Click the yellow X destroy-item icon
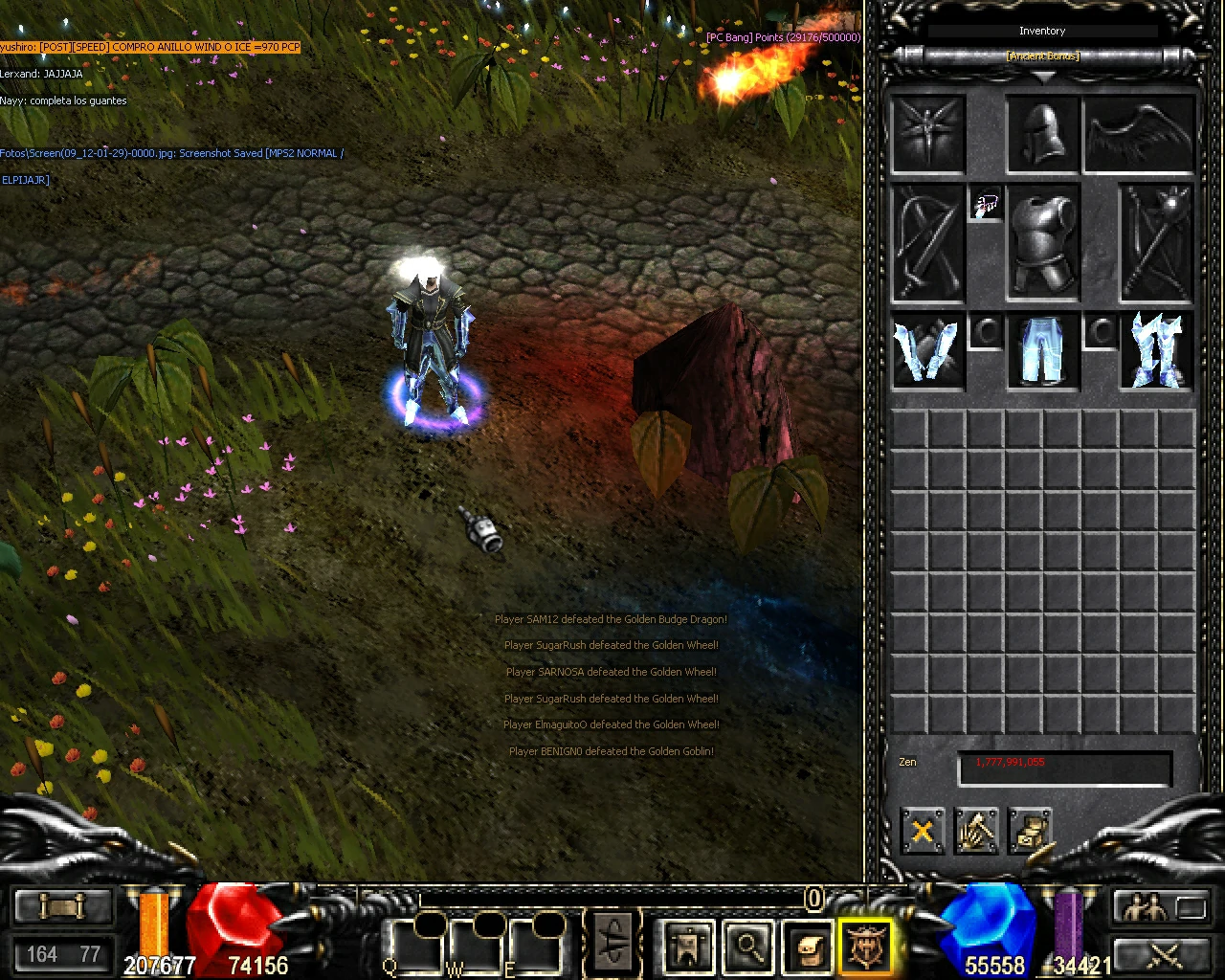 [922, 831]
